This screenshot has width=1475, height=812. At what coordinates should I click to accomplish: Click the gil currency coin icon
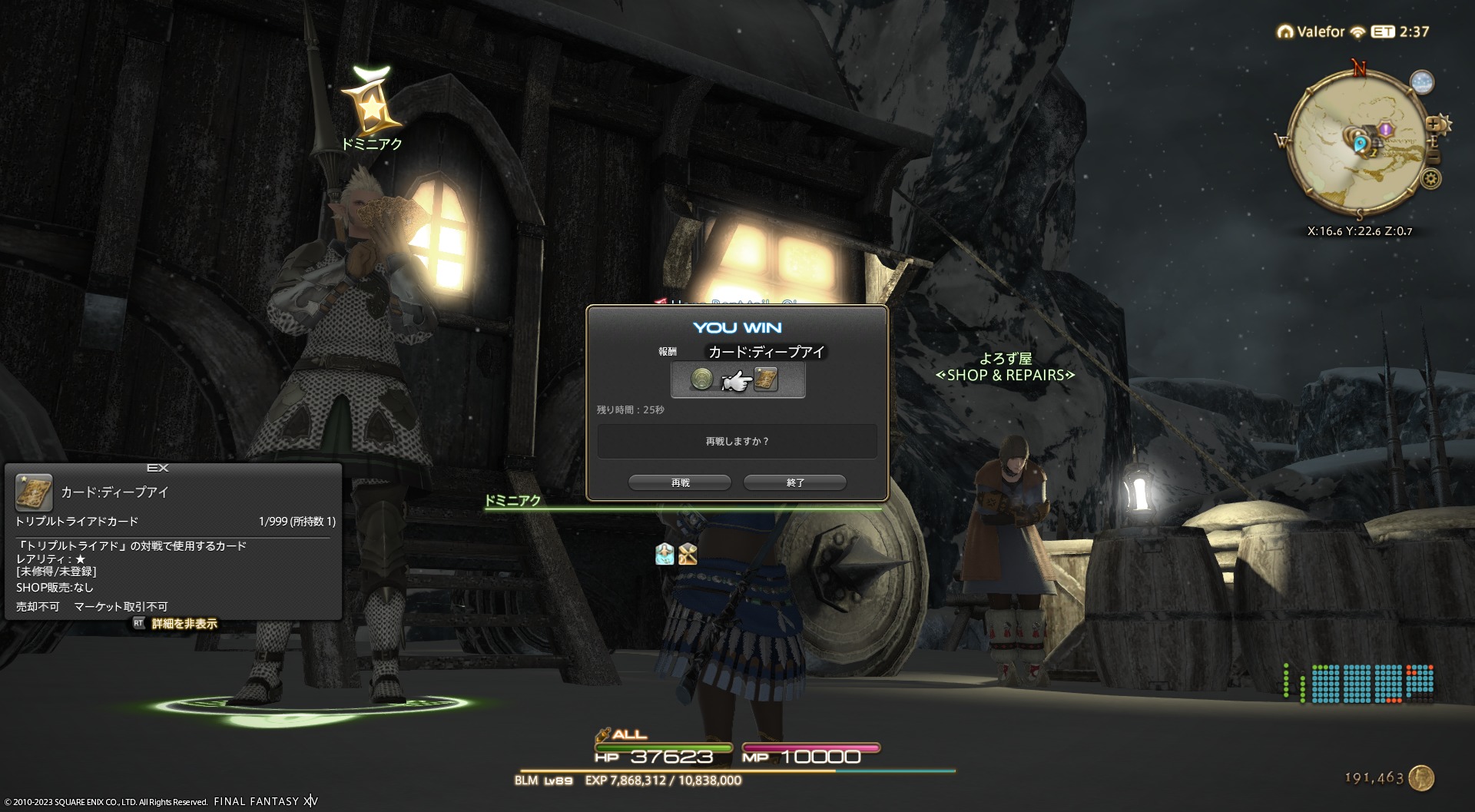(x=1421, y=777)
